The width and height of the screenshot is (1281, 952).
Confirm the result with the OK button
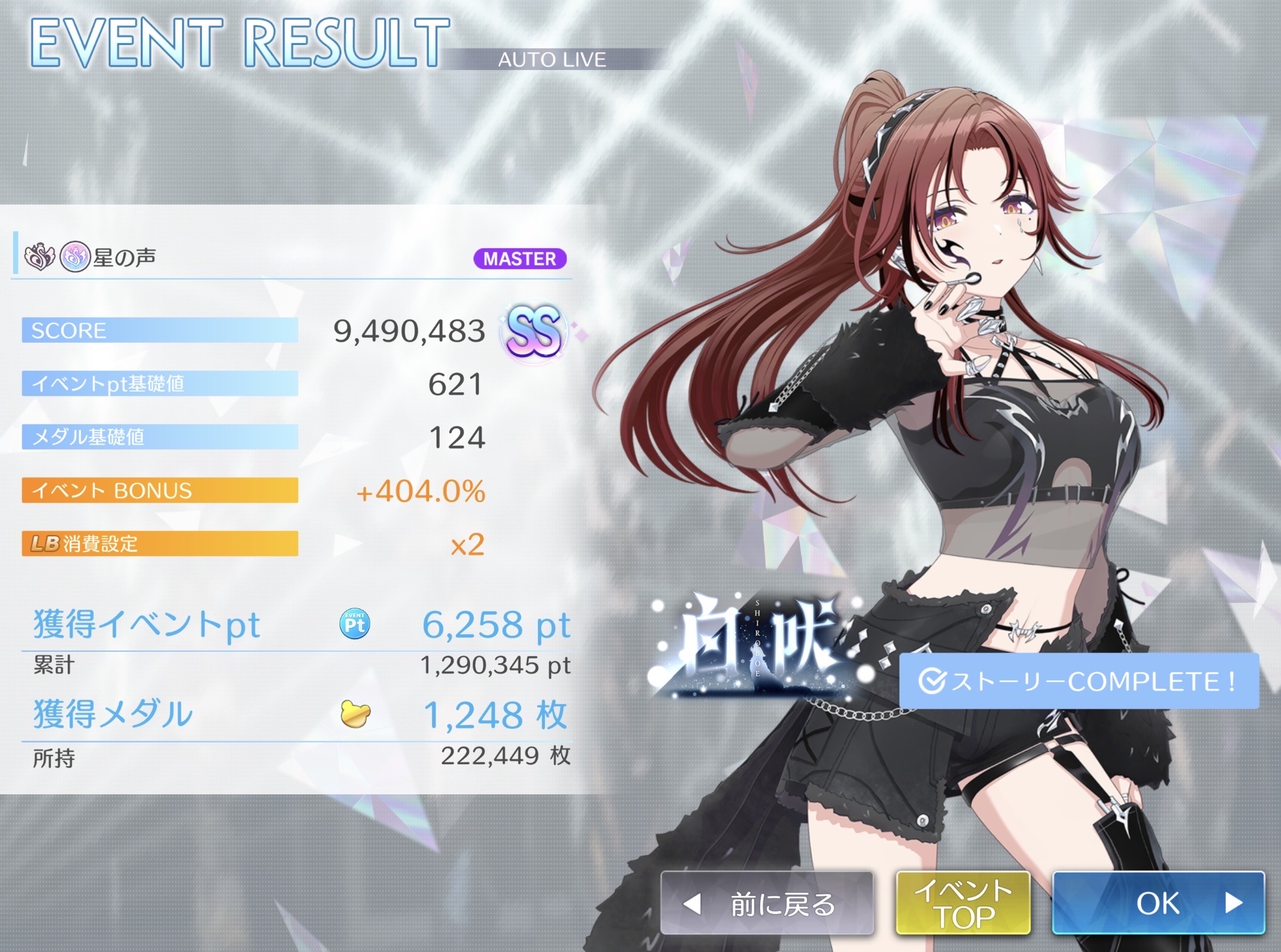click(1158, 903)
